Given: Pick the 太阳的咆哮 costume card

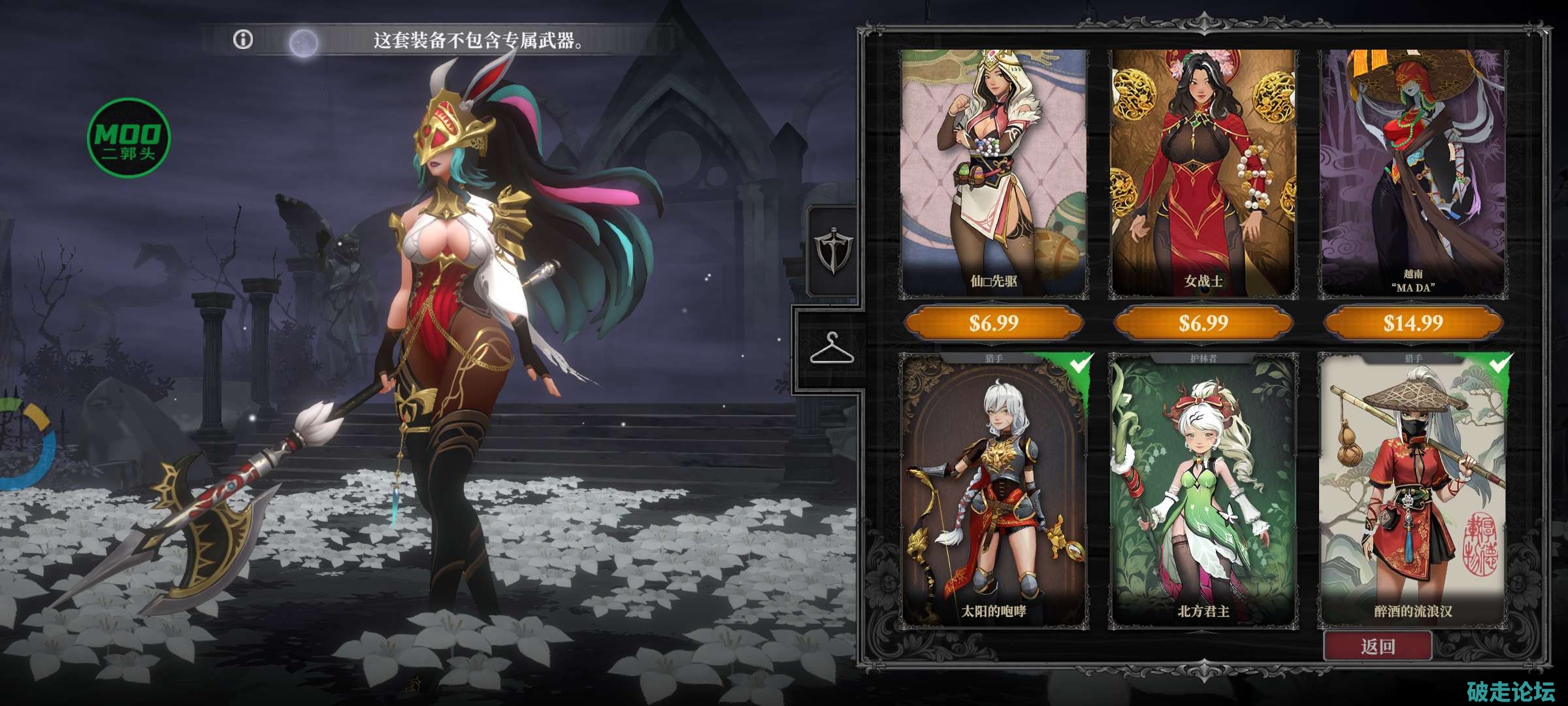Looking at the screenshot, I should [993, 490].
